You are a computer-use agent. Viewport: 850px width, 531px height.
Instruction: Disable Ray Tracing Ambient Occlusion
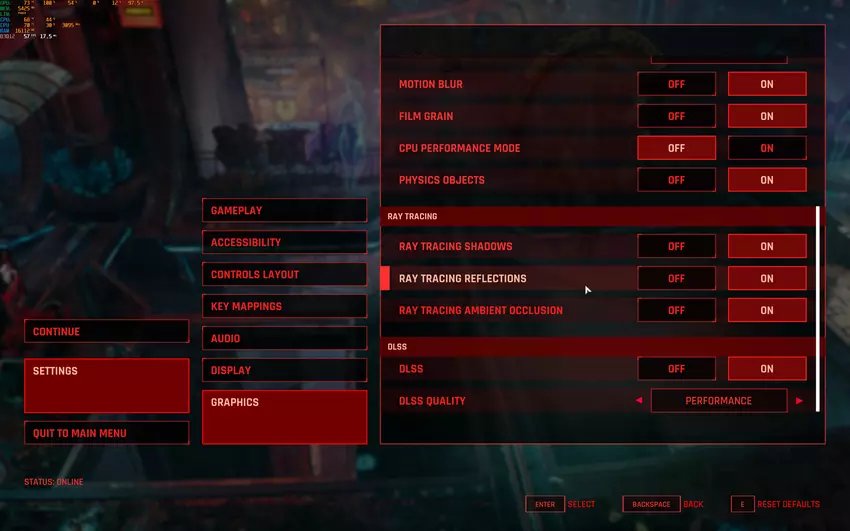676,310
